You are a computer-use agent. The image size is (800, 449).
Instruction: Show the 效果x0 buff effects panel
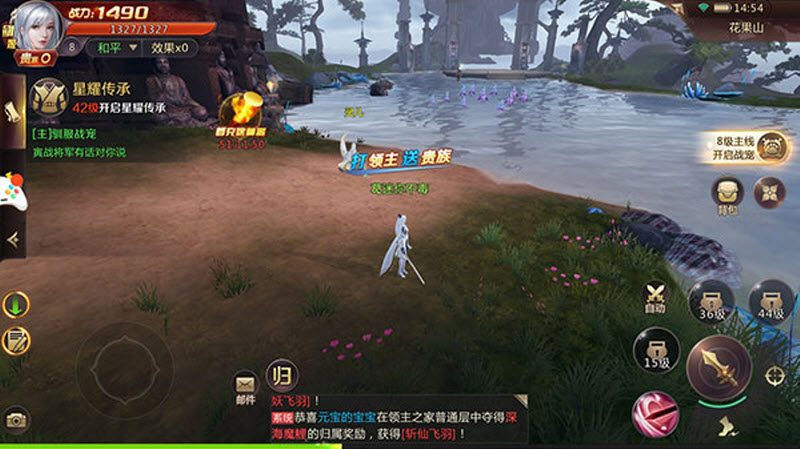168,47
